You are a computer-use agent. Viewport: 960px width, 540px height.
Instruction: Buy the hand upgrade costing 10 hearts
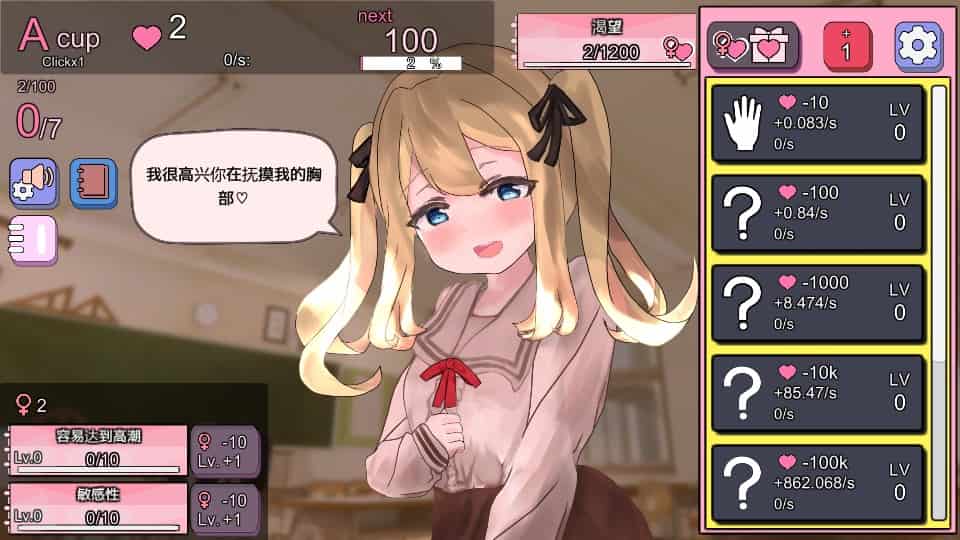coord(817,123)
